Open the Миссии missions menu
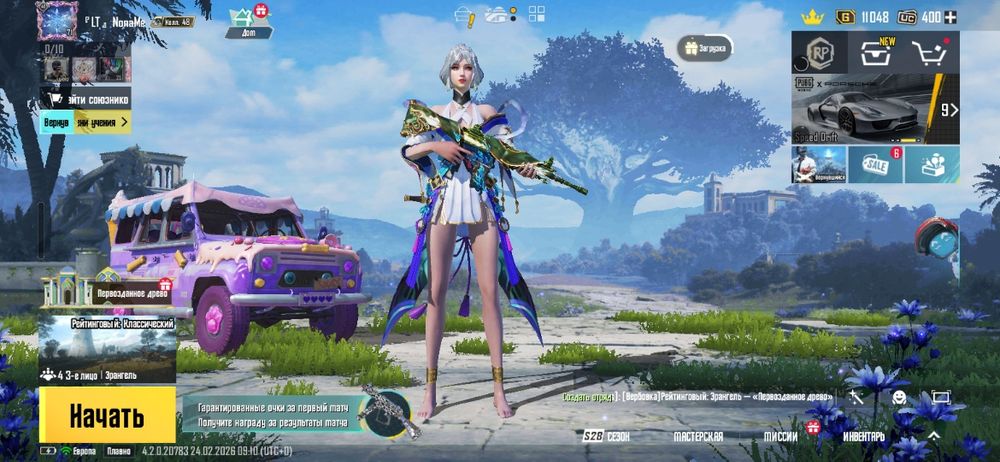The image size is (1000, 462). coord(781,437)
